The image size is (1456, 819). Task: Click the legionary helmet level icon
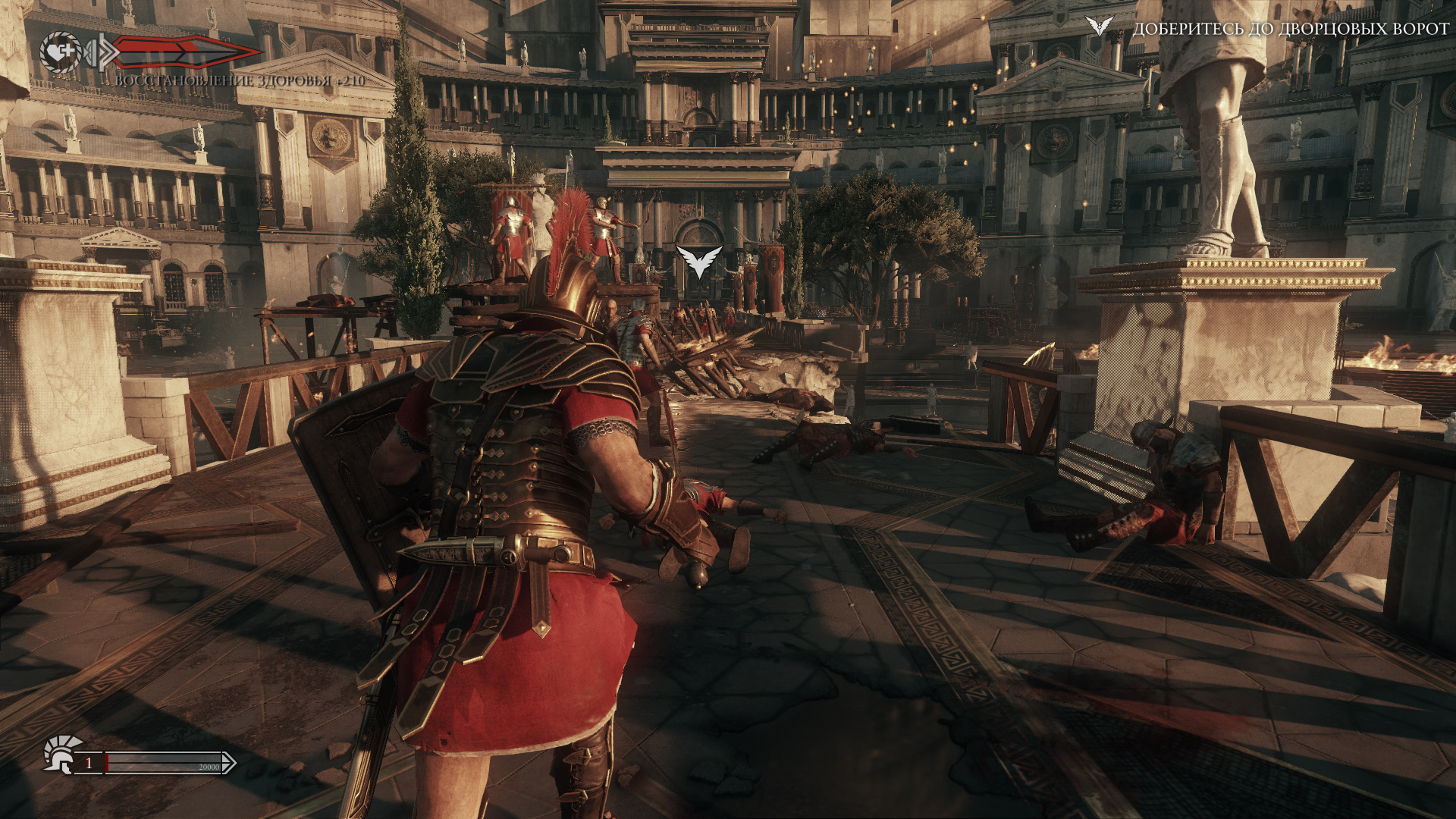coord(62,754)
